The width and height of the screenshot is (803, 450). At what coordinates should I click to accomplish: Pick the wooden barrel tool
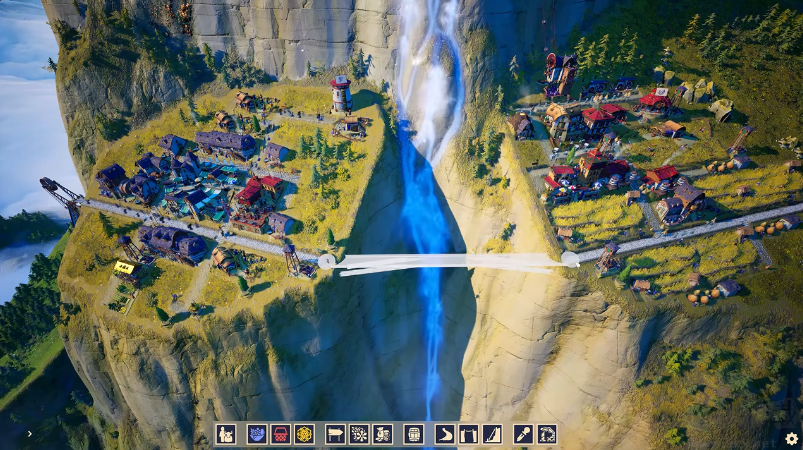(x=413, y=434)
